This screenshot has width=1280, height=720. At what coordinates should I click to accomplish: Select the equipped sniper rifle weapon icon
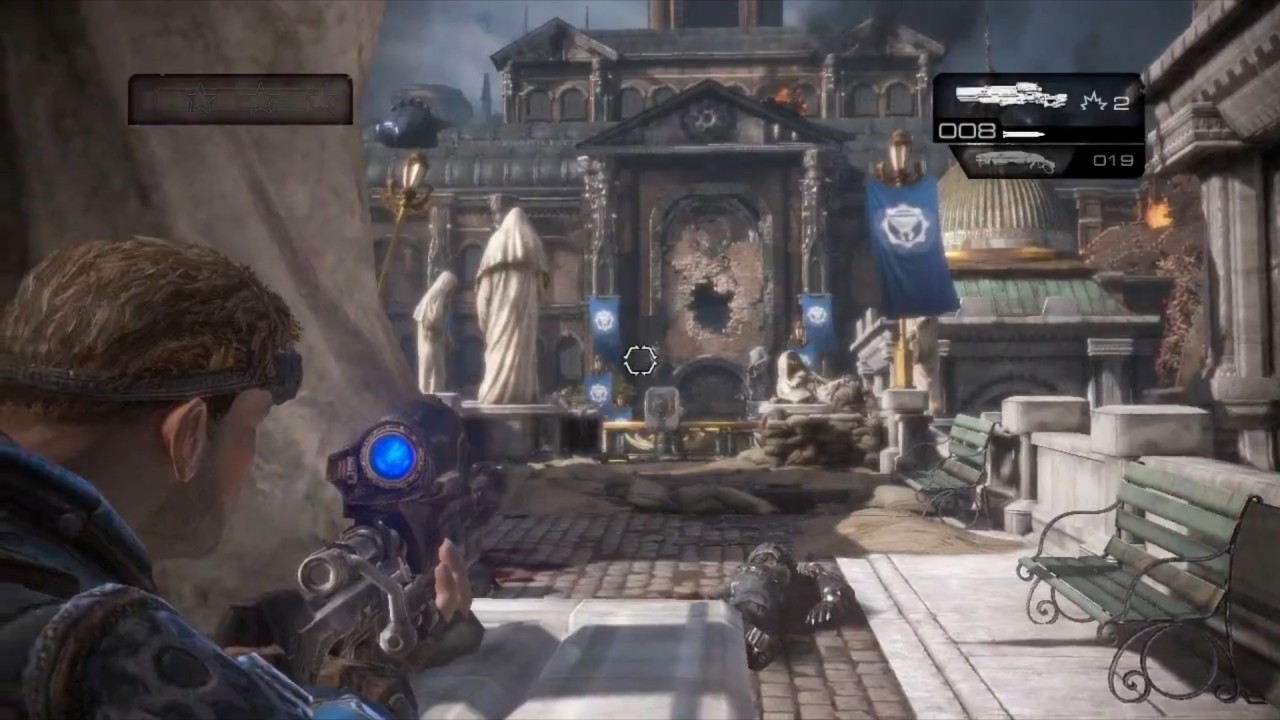[1011, 96]
